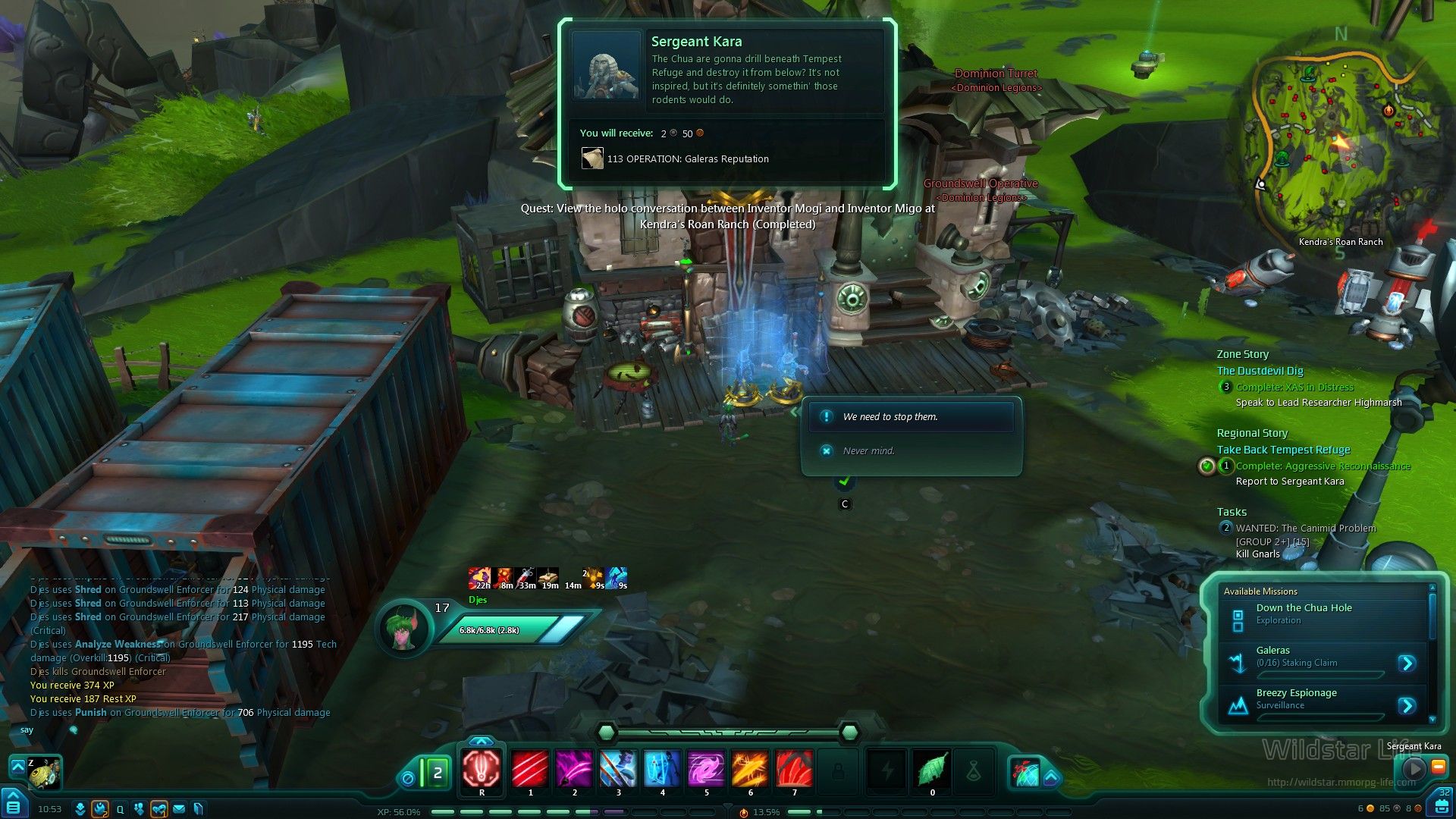
Task: Activate the red R innate ability icon
Action: click(x=482, y=768)
